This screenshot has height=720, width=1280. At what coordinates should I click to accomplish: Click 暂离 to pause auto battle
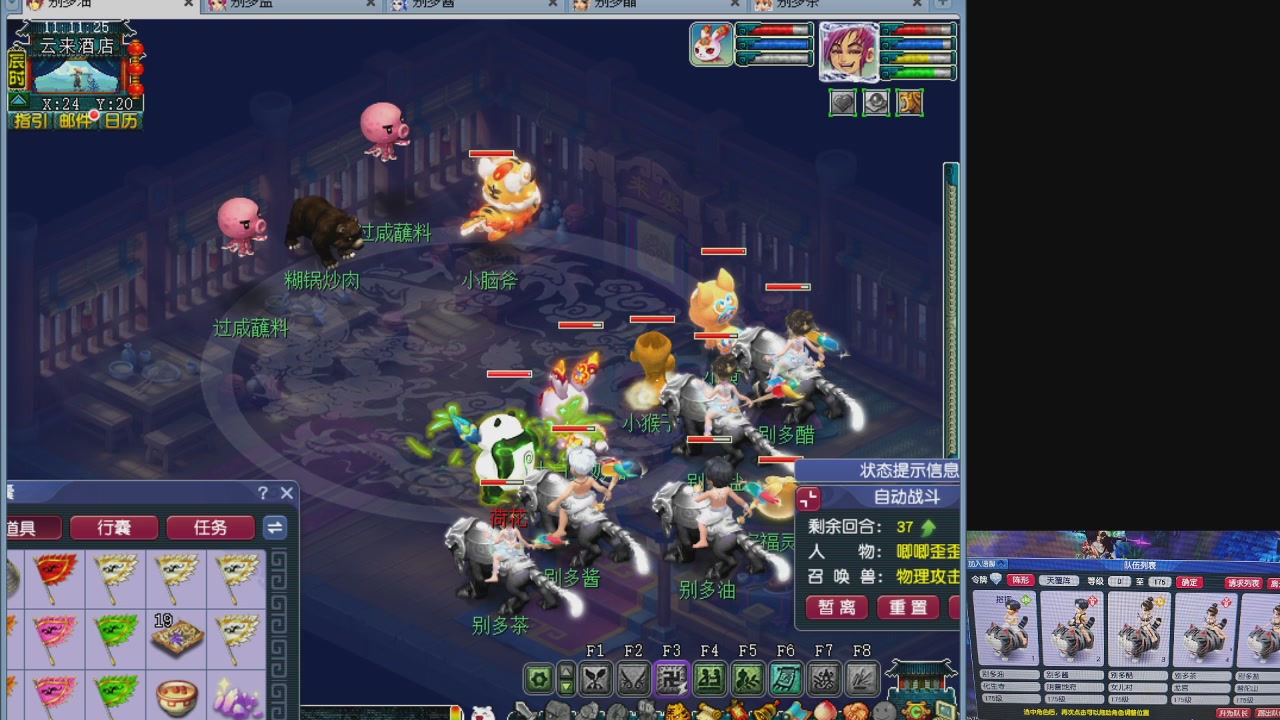pyautogui.click(x=836, y=607)
